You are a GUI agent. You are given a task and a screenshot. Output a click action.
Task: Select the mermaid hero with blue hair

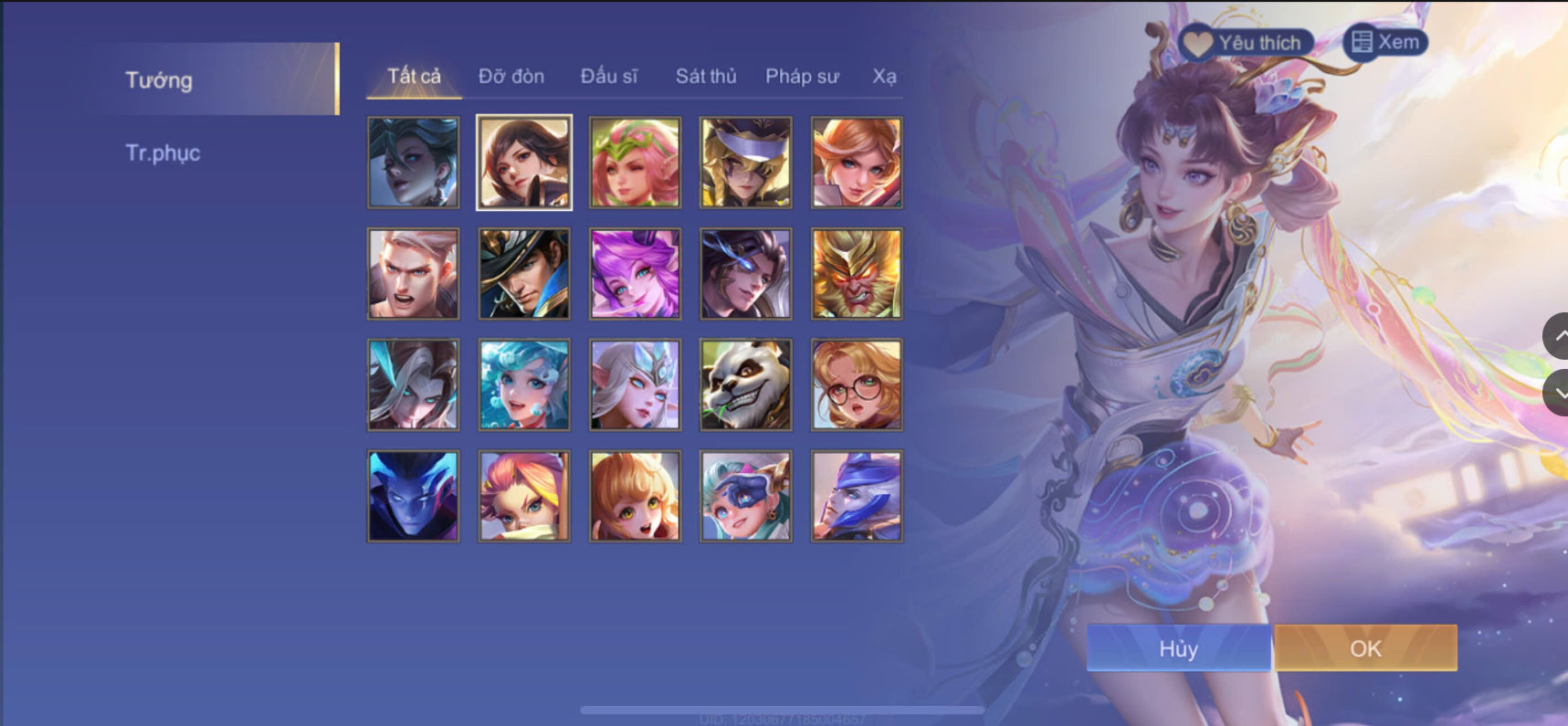point(523,384)
